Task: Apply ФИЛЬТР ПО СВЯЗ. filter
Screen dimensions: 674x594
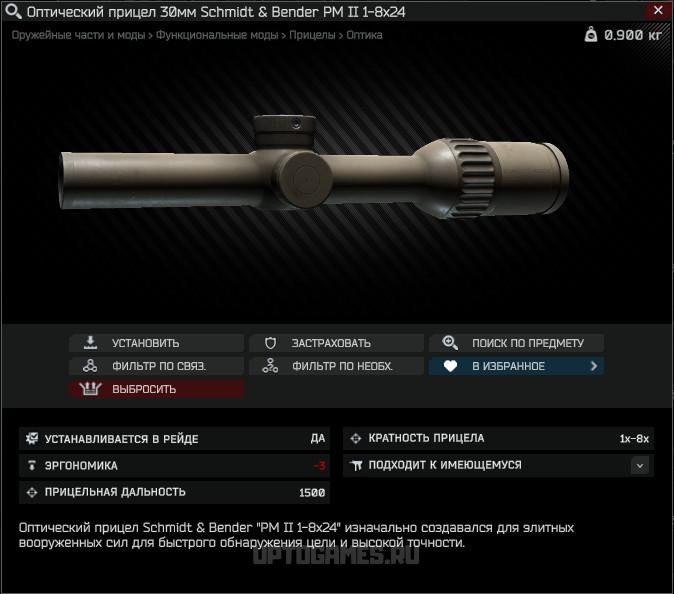Action: point(156,366)
